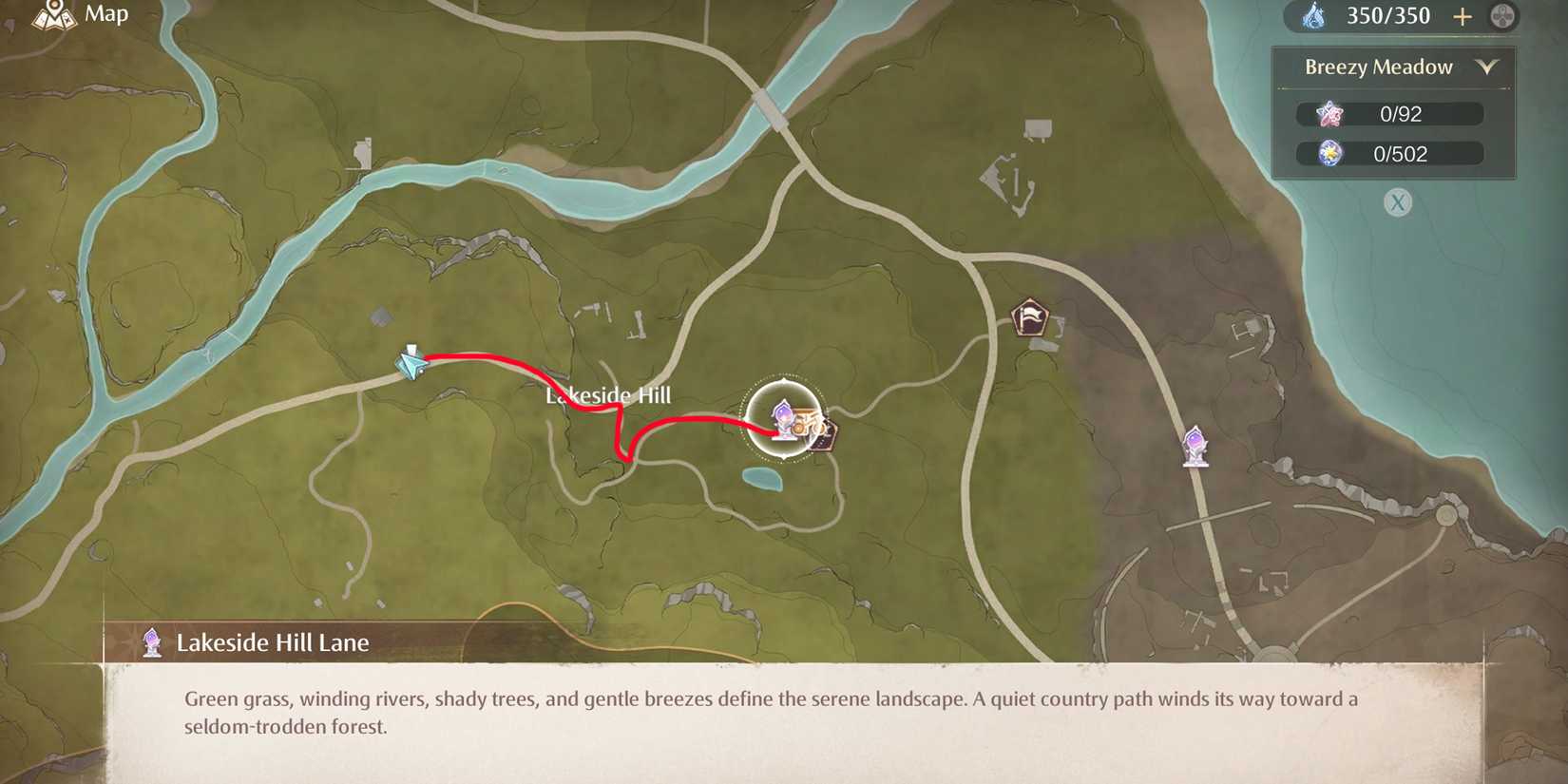
Task: Open the Map menu label
Action: pos(105,14)
